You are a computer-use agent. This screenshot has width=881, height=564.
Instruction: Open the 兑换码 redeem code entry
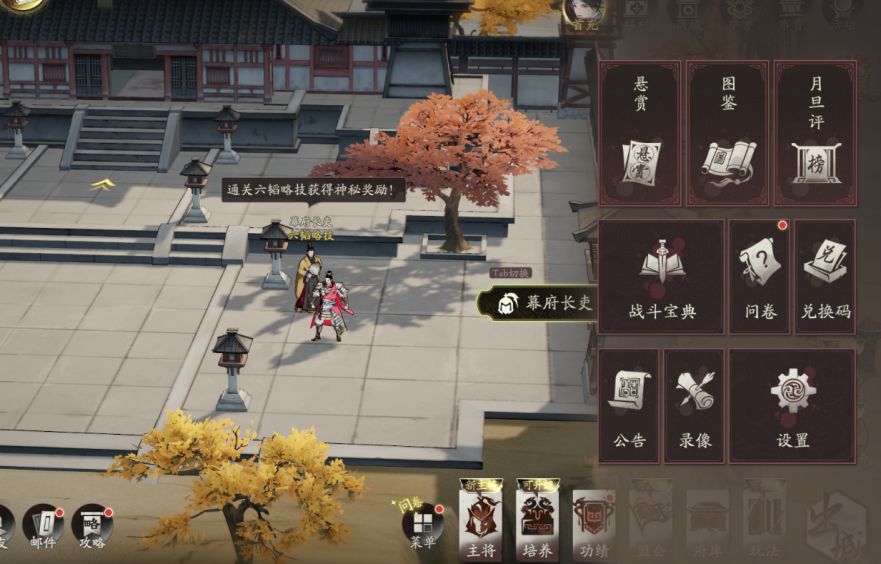pyautogui.click(x=825, y=277)
